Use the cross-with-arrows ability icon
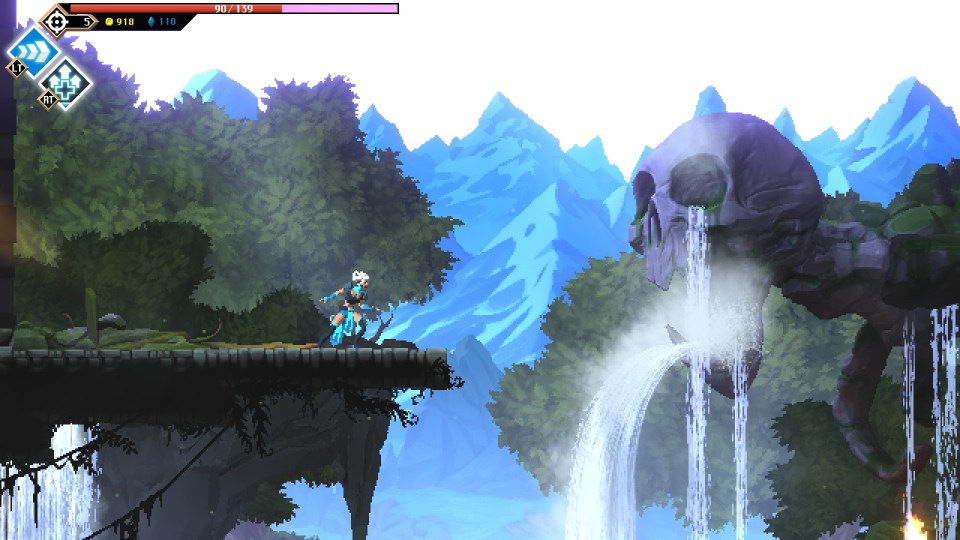 coord(67,81)
